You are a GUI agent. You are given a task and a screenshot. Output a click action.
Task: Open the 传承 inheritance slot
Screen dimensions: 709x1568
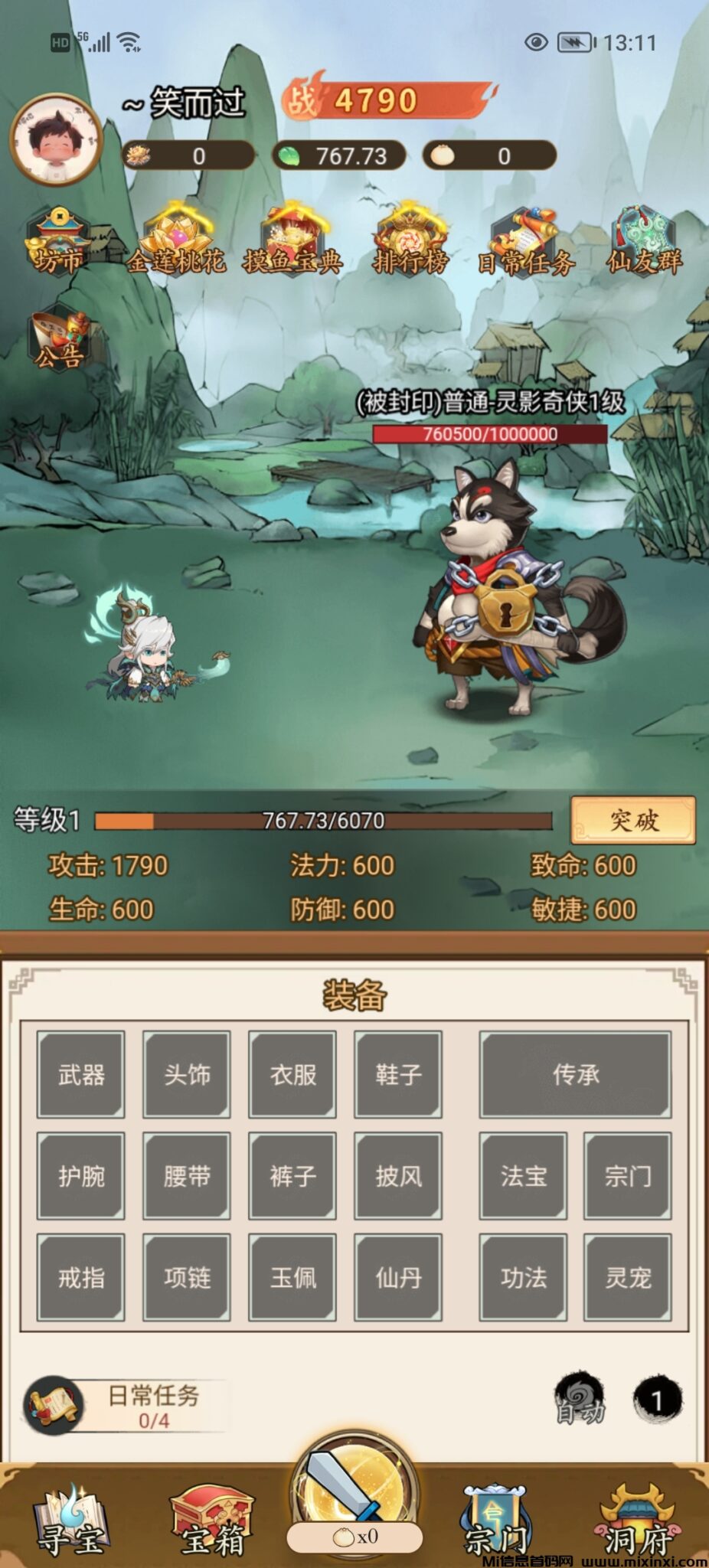(575, 1074)
